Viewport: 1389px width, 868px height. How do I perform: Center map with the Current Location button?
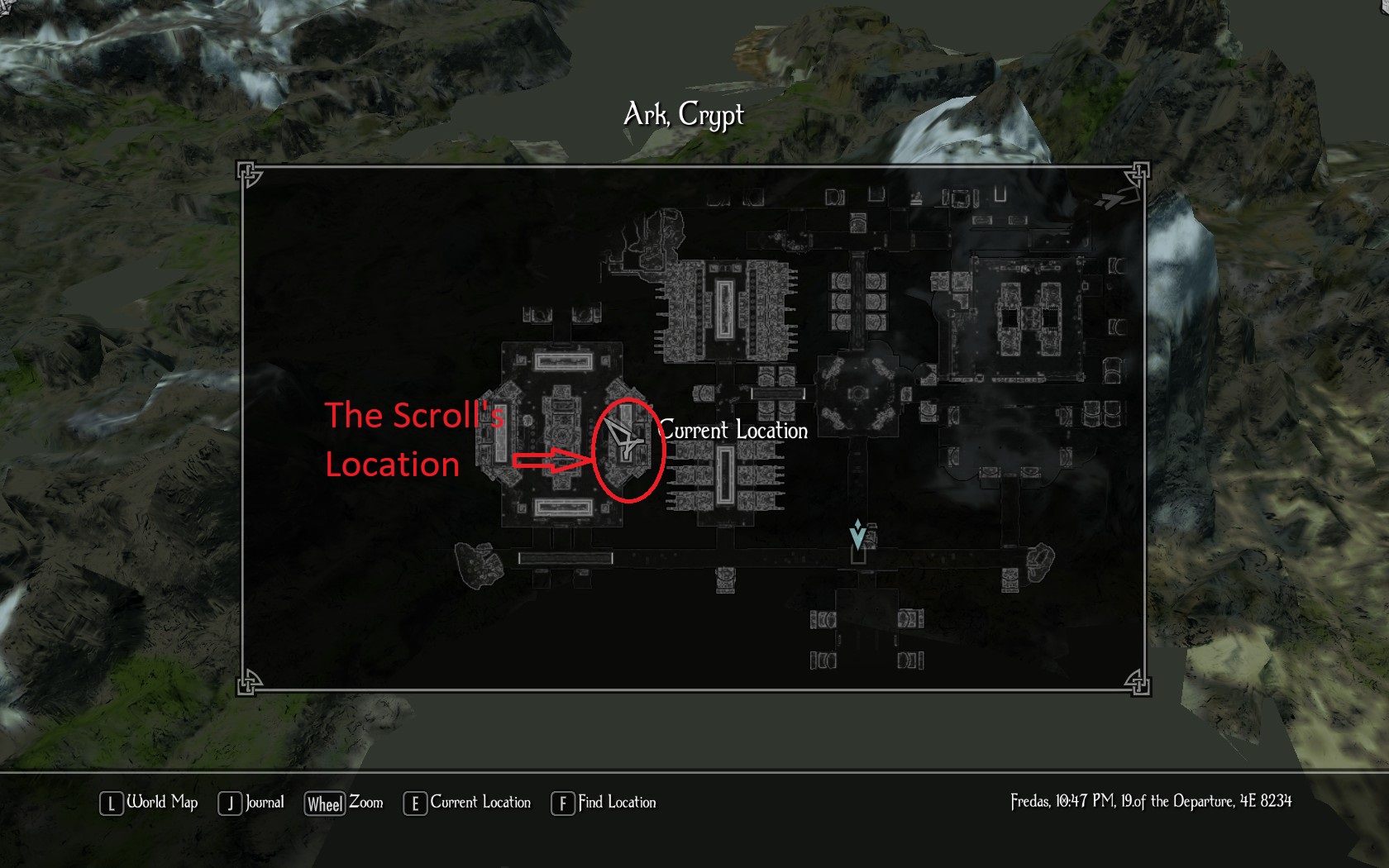[467, 803]
